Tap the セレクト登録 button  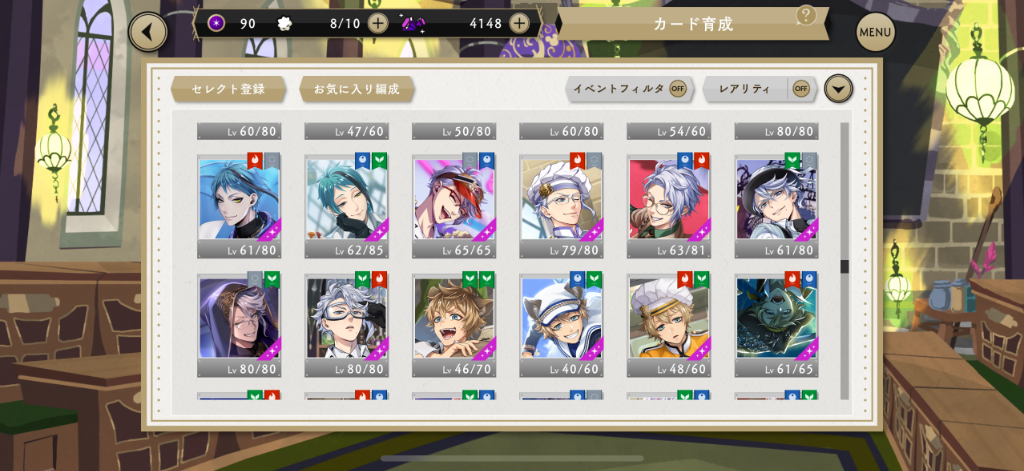[x=229, y=89]
